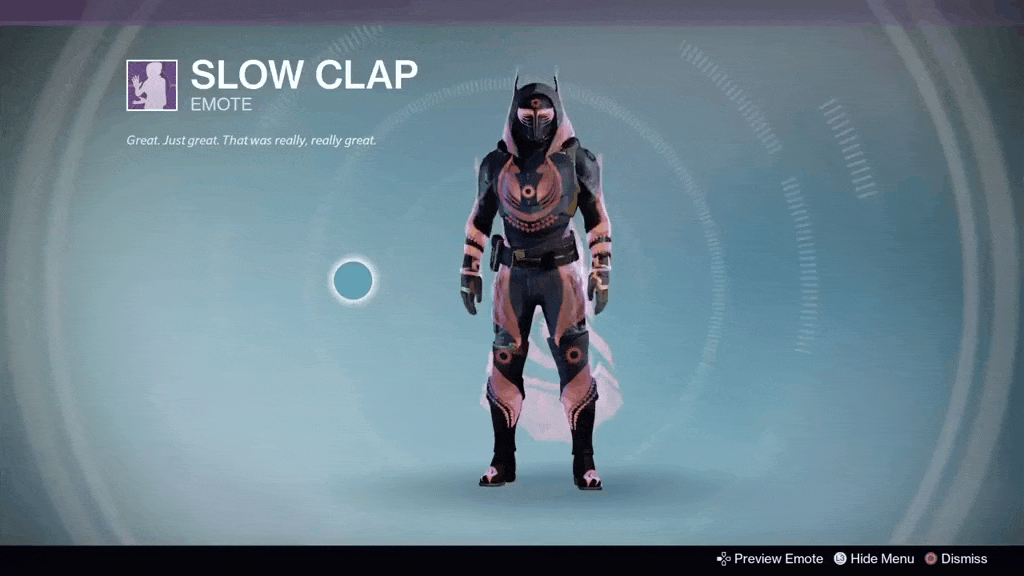1024x576 pixels.
Task: Select the Slow Clap emote icon
Action: (152, 85)
